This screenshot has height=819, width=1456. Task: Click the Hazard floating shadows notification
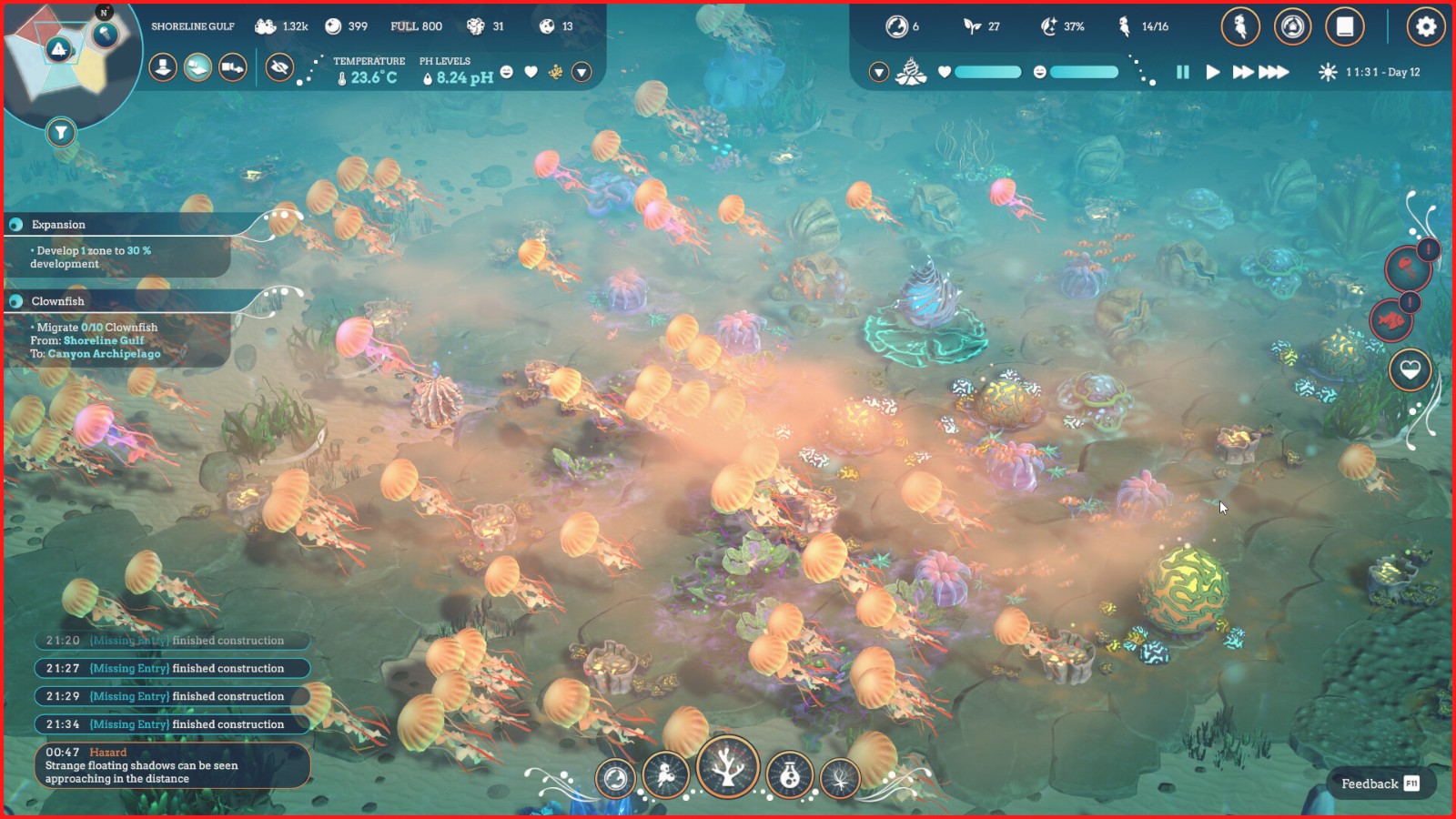click(173, 765)
